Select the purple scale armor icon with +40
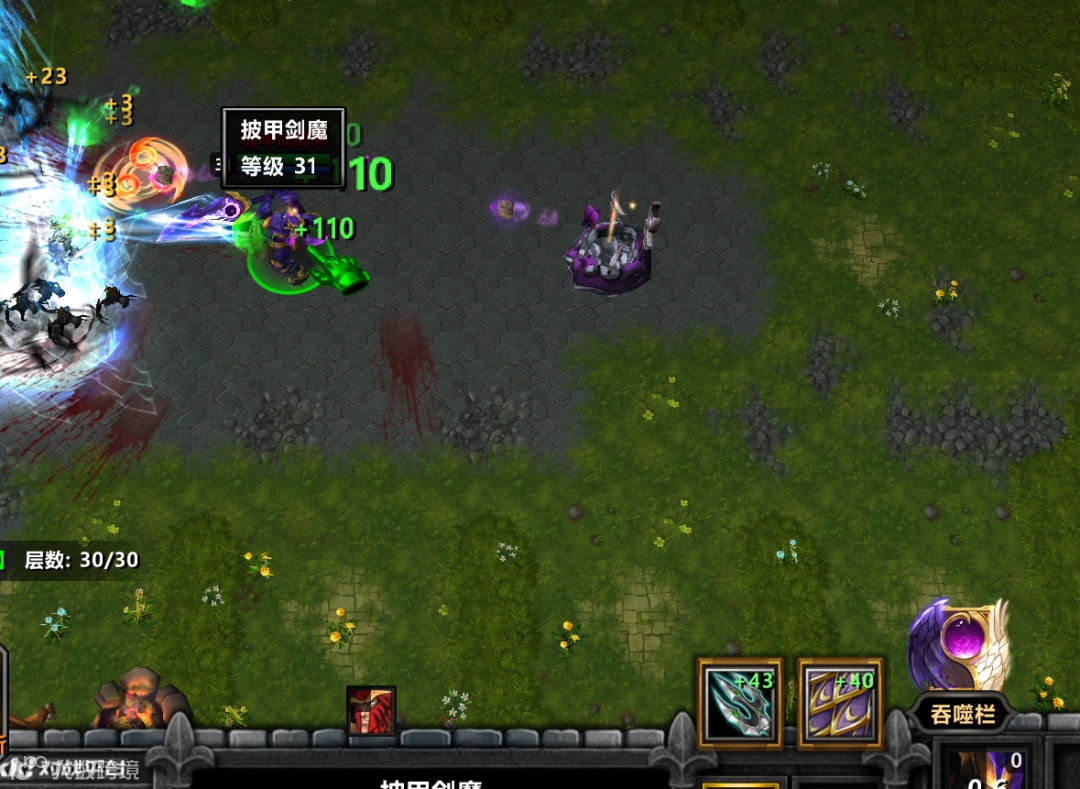 [840, 702]
